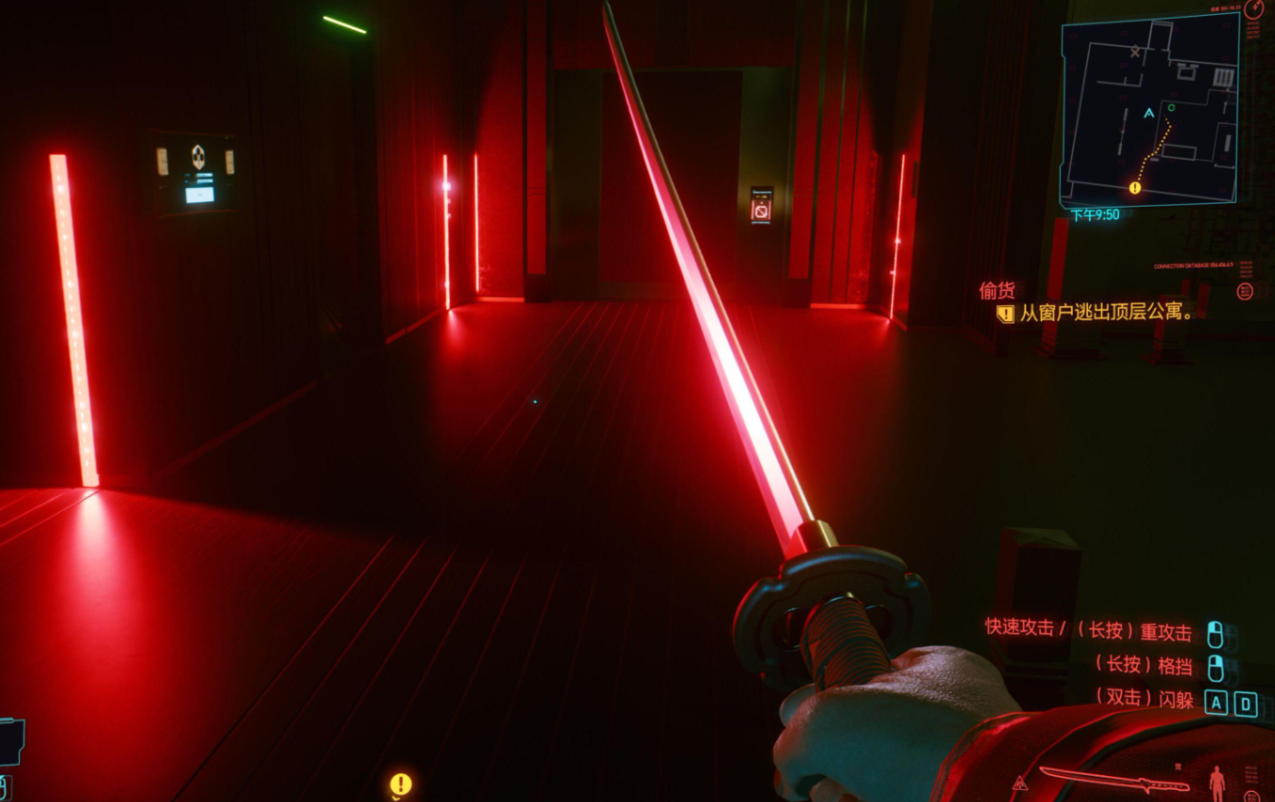The image size is (1275, 802).
Task: Click the warning triangle icon beside the katana
Action: coord(1018,783)
